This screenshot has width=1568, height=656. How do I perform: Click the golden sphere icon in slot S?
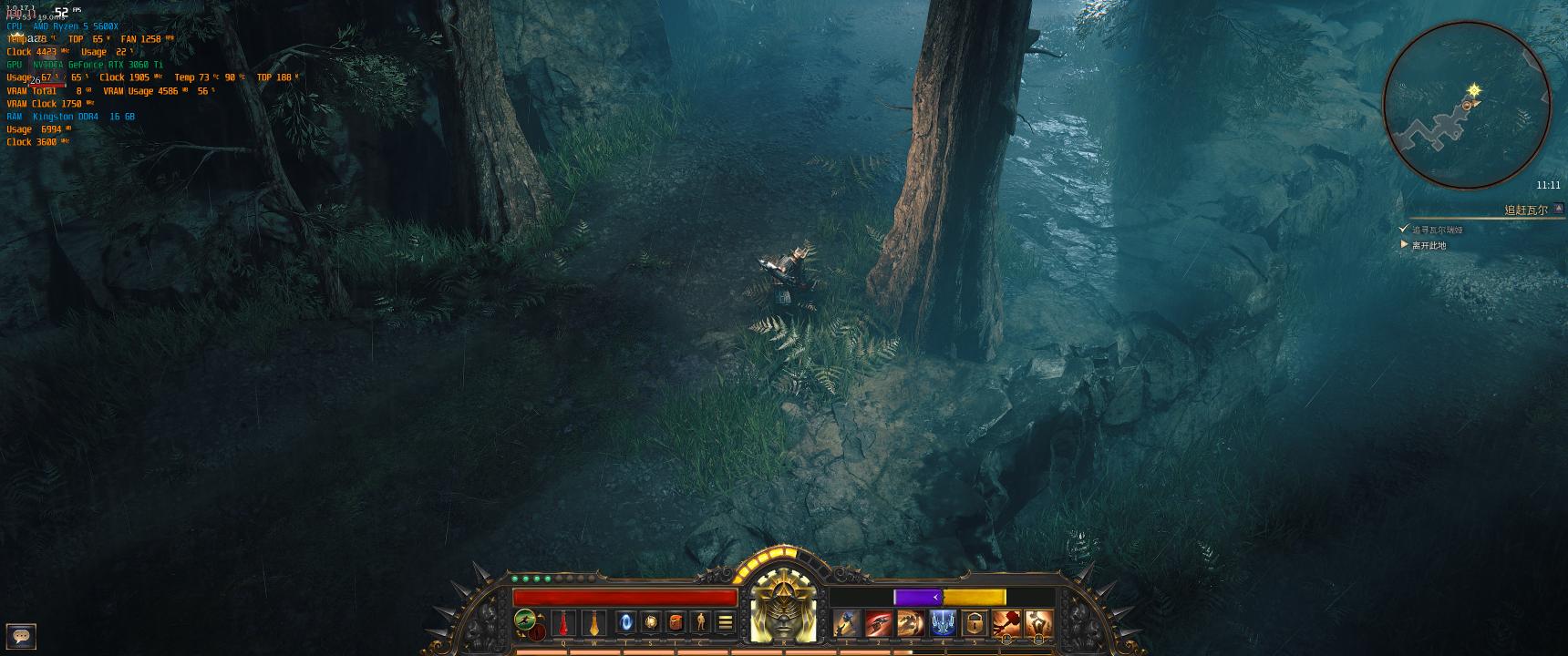(x=650, y=622)
